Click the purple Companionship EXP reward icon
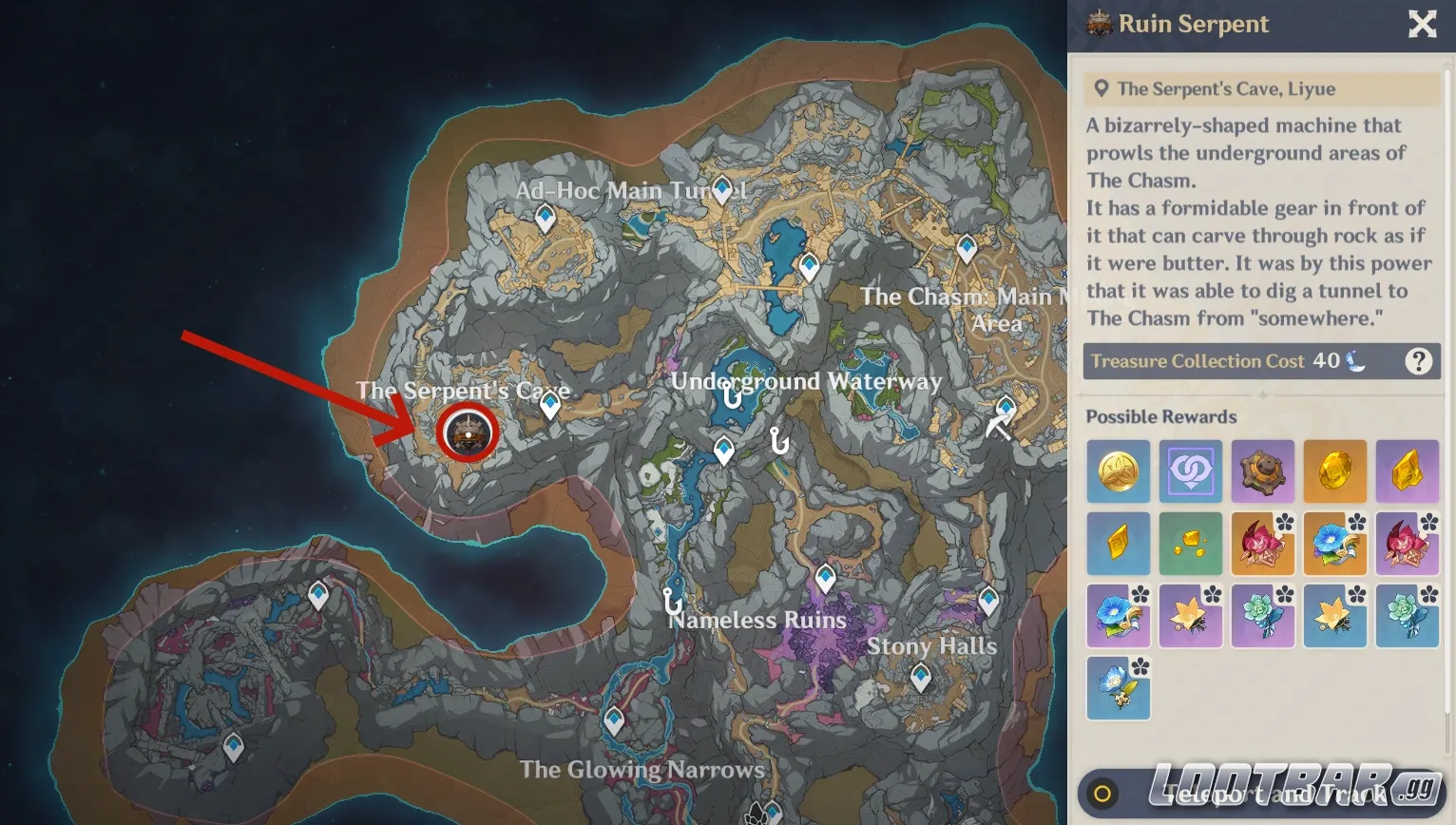The height and width of the screenshot is (825, 1456). pyautogui.click(x=1191, y=471)
